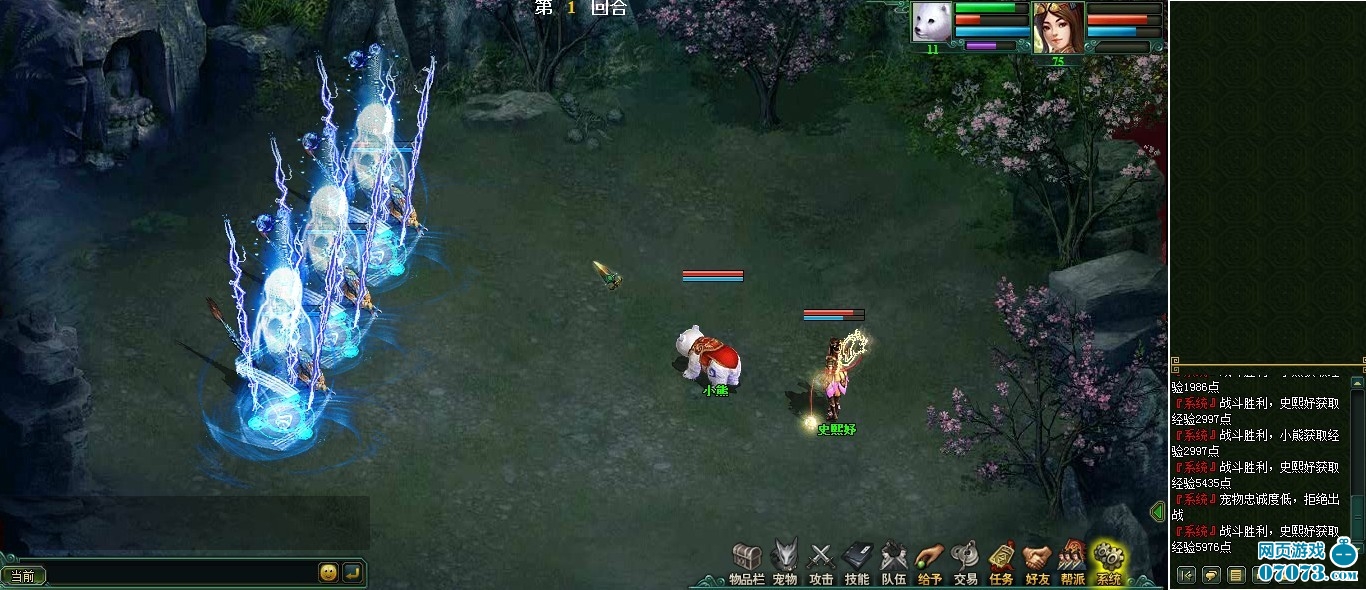Open the 帮派 guild panel

(x=1072, y=559)
